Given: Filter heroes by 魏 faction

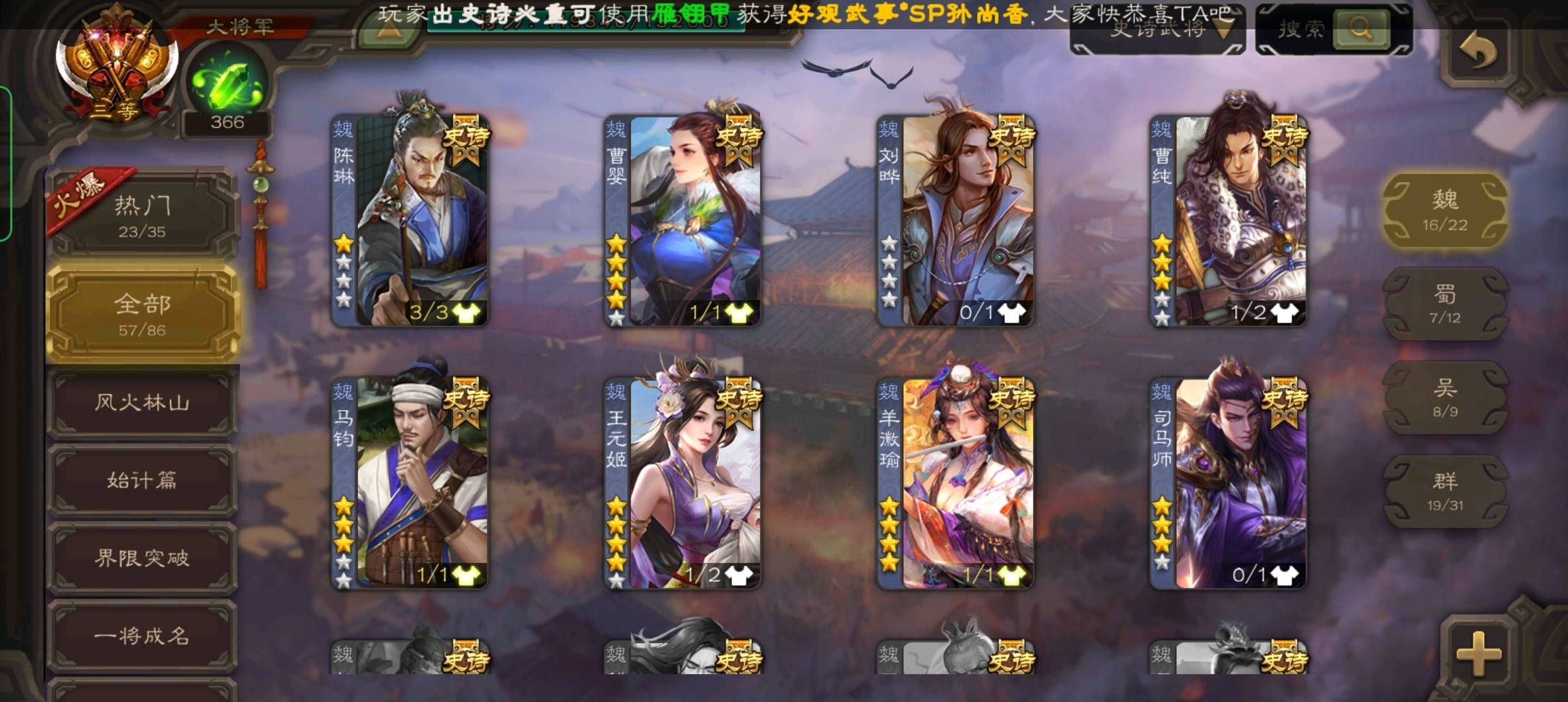Looking at the screenshot, I should [x=1444, y=209].
